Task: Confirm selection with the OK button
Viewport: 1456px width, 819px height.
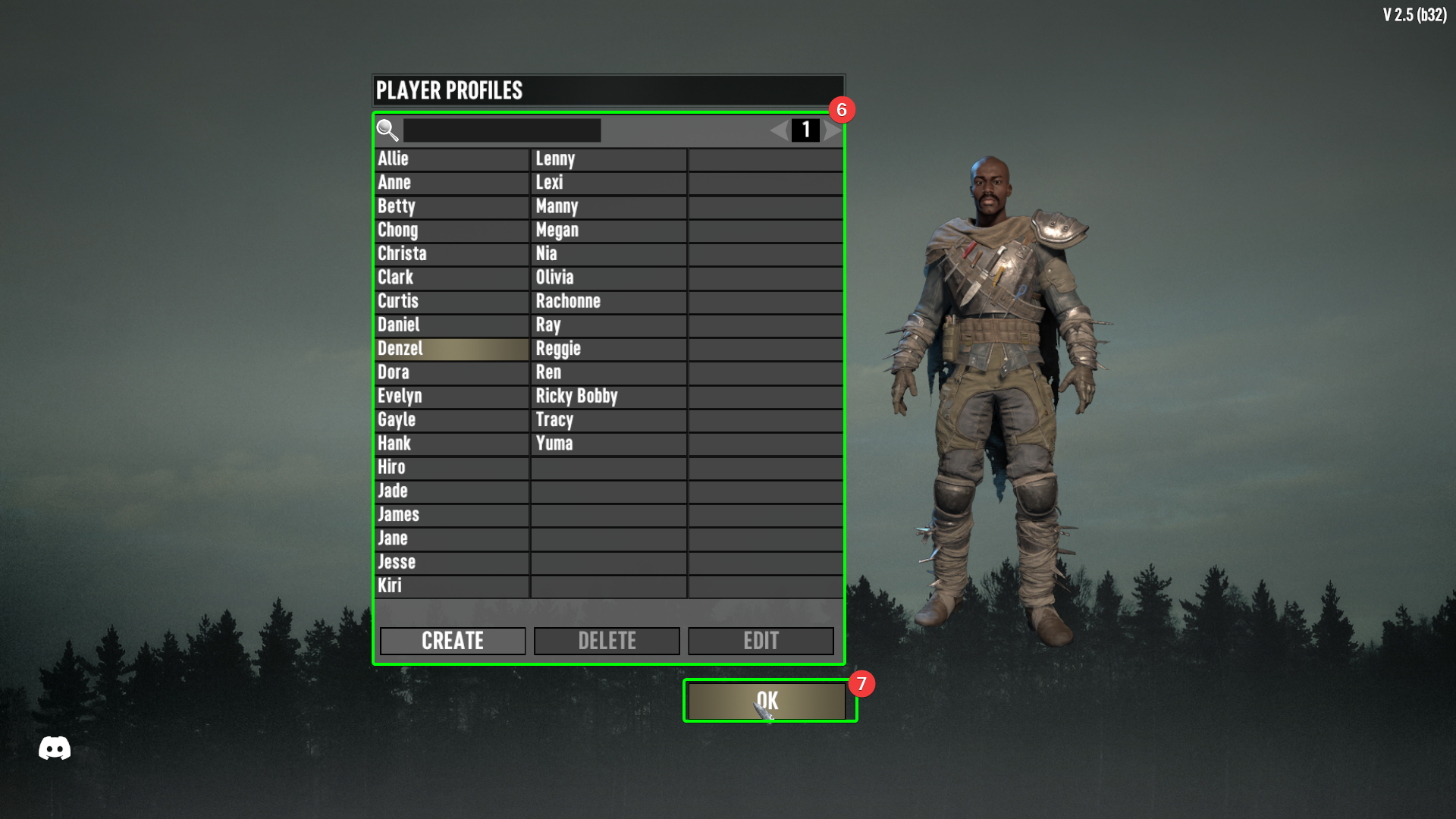Action: [x=768, y=700]
